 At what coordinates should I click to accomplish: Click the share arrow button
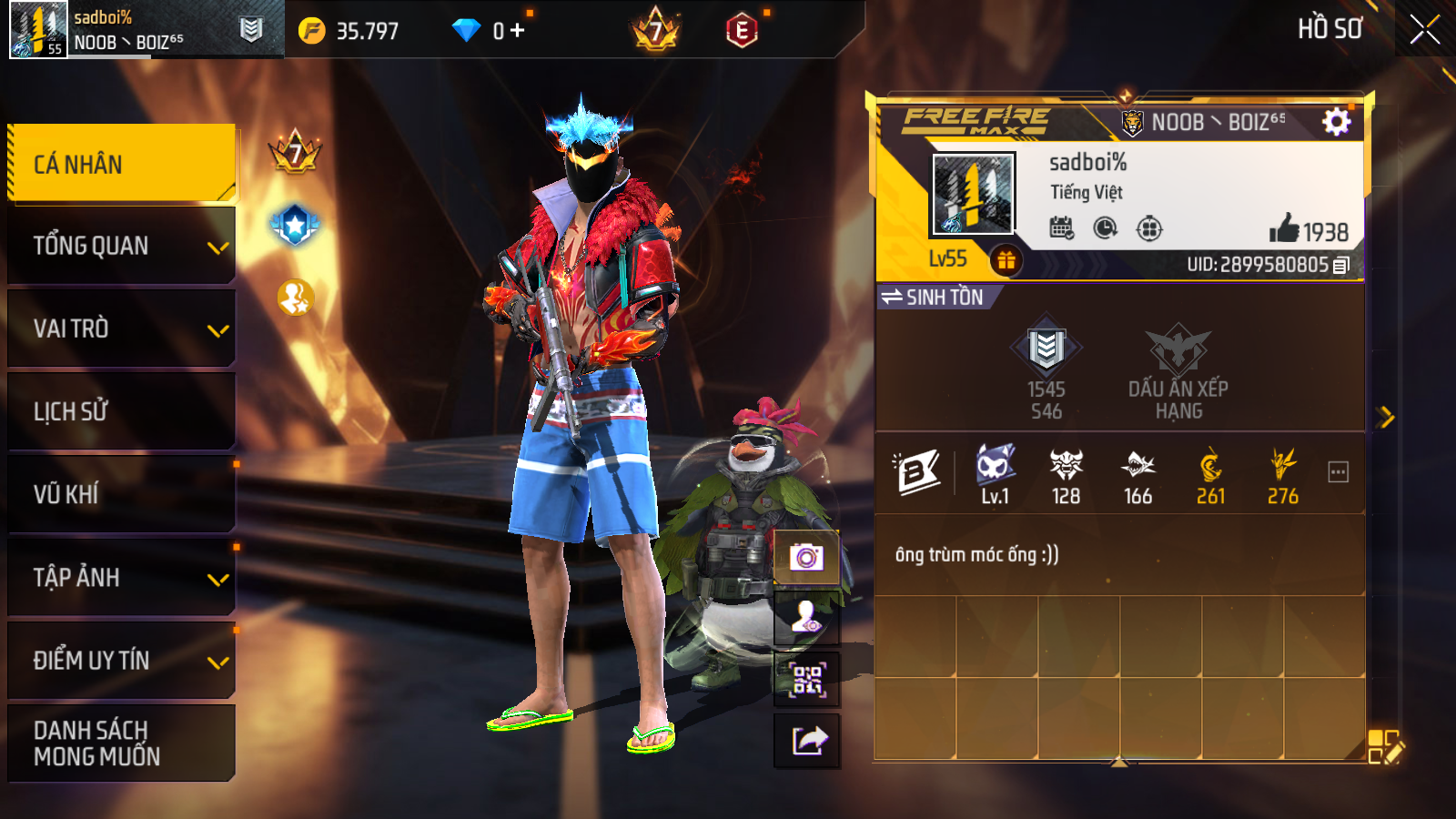806,741
